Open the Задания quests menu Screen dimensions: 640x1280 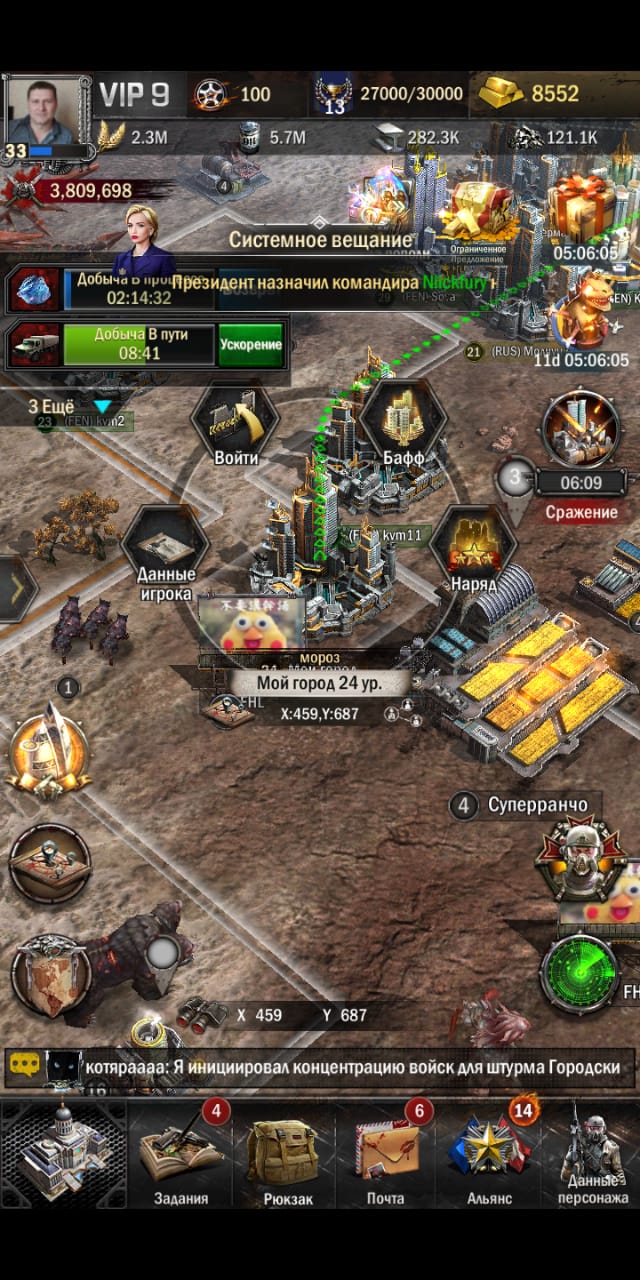[x=181, y=1153]
